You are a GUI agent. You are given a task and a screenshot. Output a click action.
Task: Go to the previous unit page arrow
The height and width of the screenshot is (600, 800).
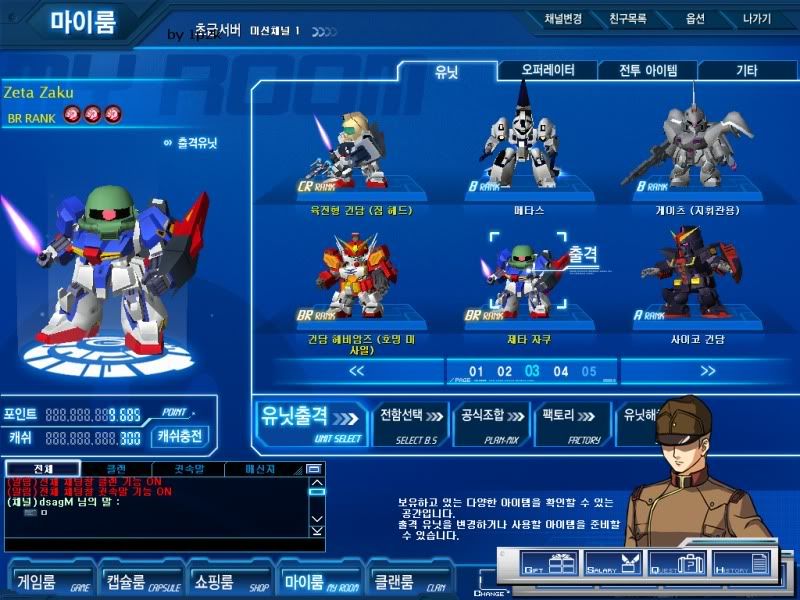click(354, 371)
